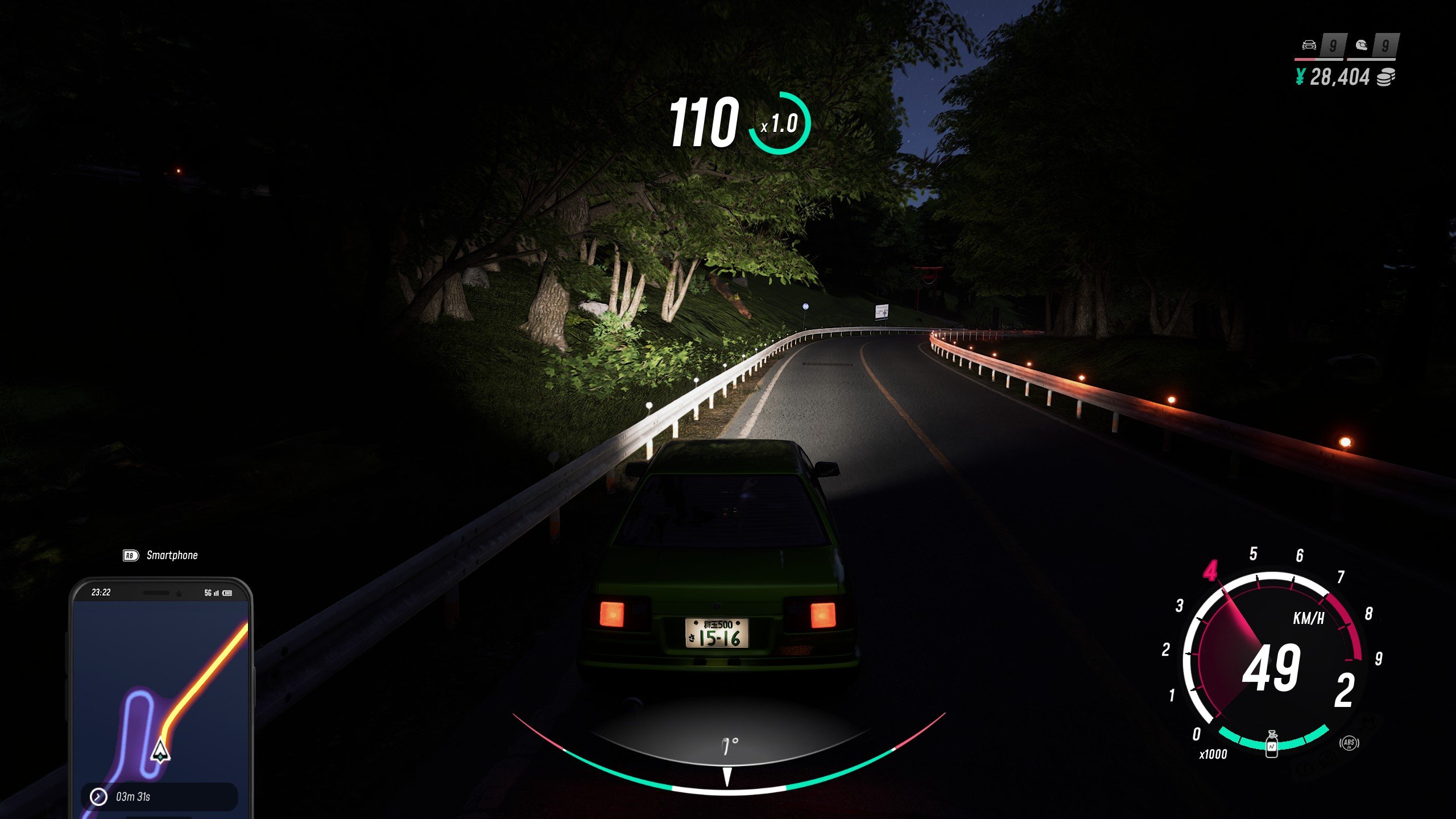The image size is (1456, 819).
Task: Click the player arrow marker on the minimap
Action: (160, 751)
